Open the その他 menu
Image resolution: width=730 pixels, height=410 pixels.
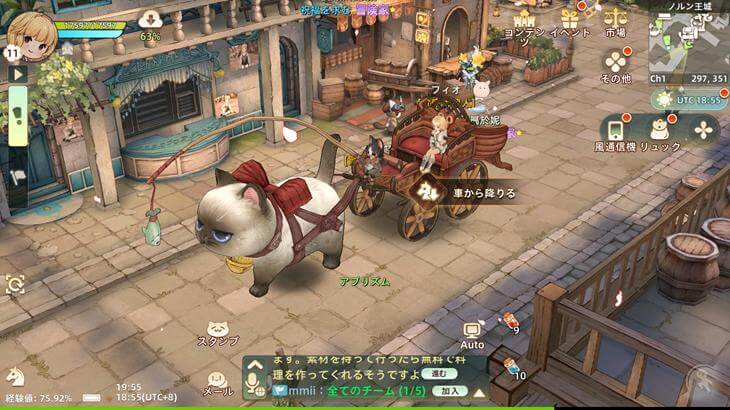point(615,62)
